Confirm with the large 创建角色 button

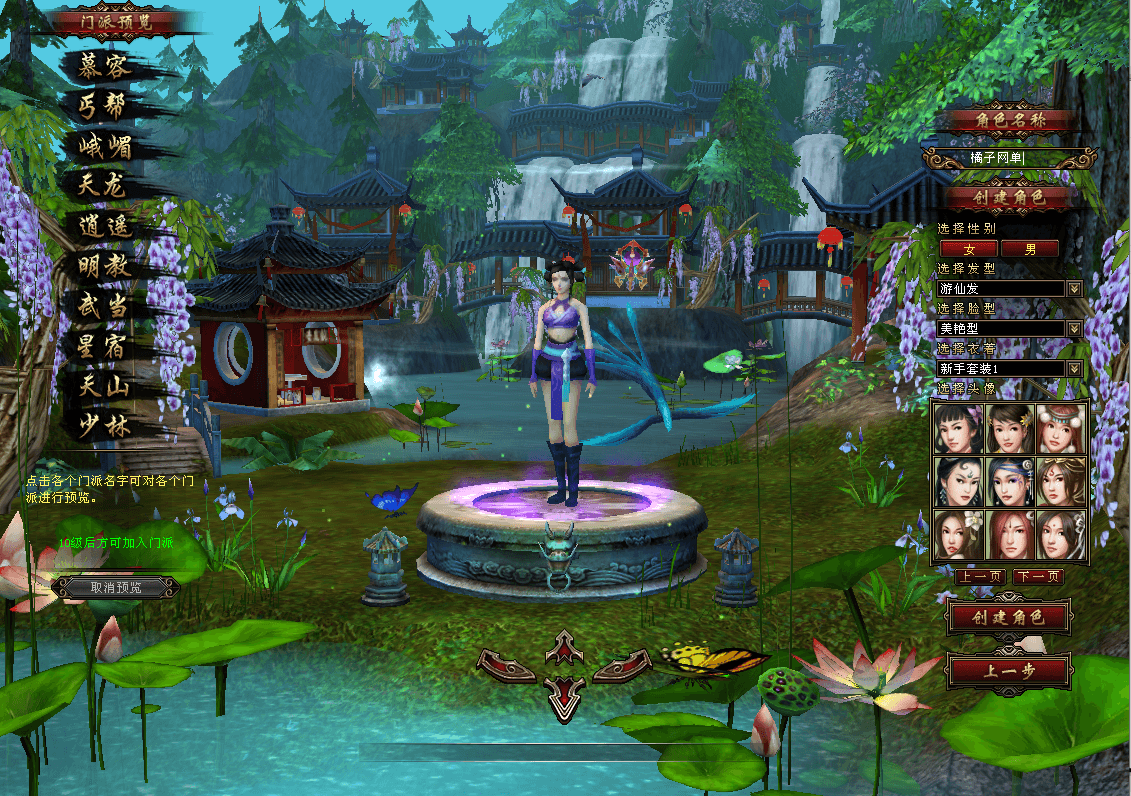click(1008, 617)
